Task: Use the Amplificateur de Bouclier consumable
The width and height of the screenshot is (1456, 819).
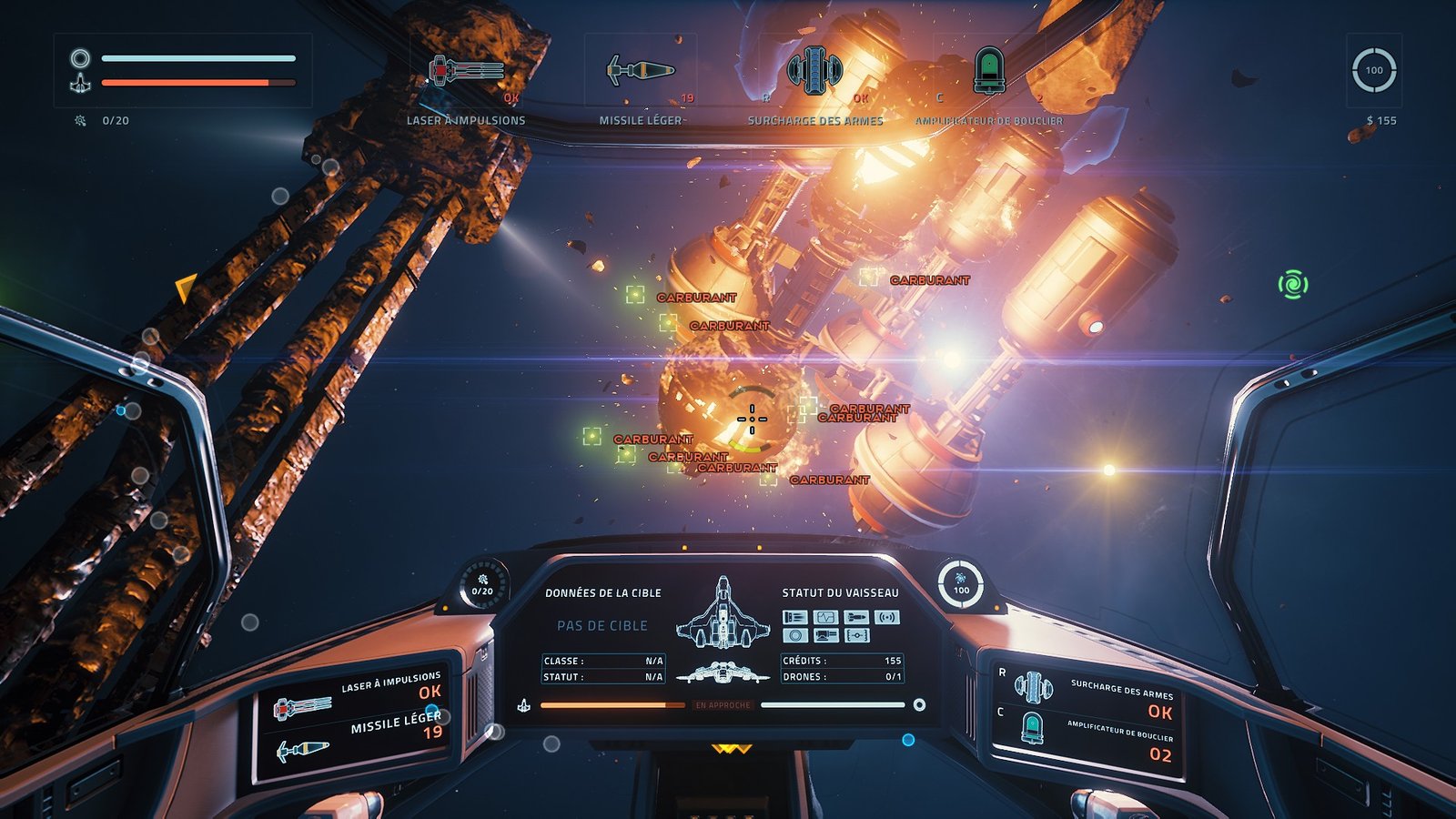Action: 988,70
